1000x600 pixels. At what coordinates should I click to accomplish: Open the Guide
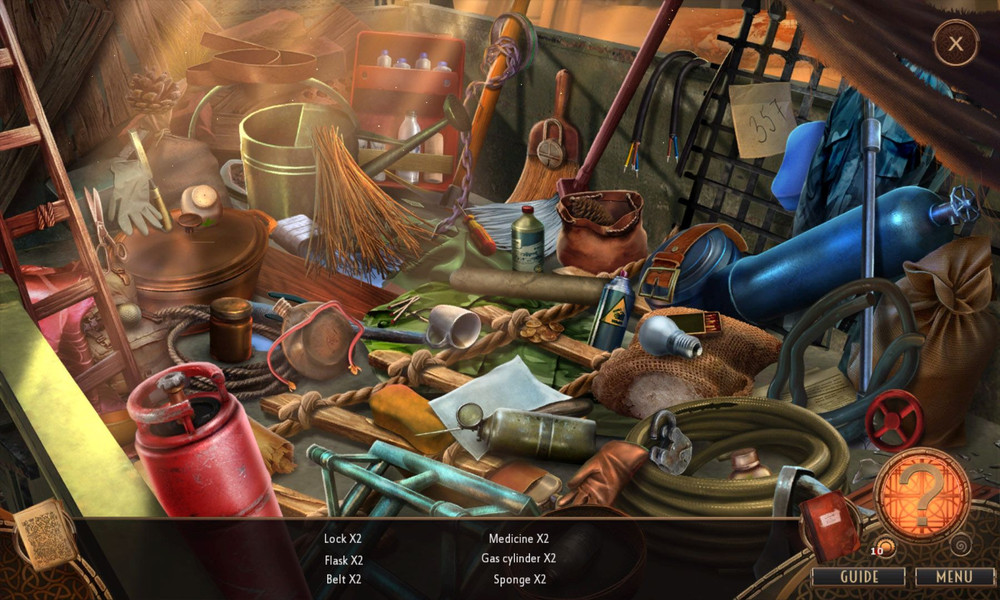click(858, 577)
